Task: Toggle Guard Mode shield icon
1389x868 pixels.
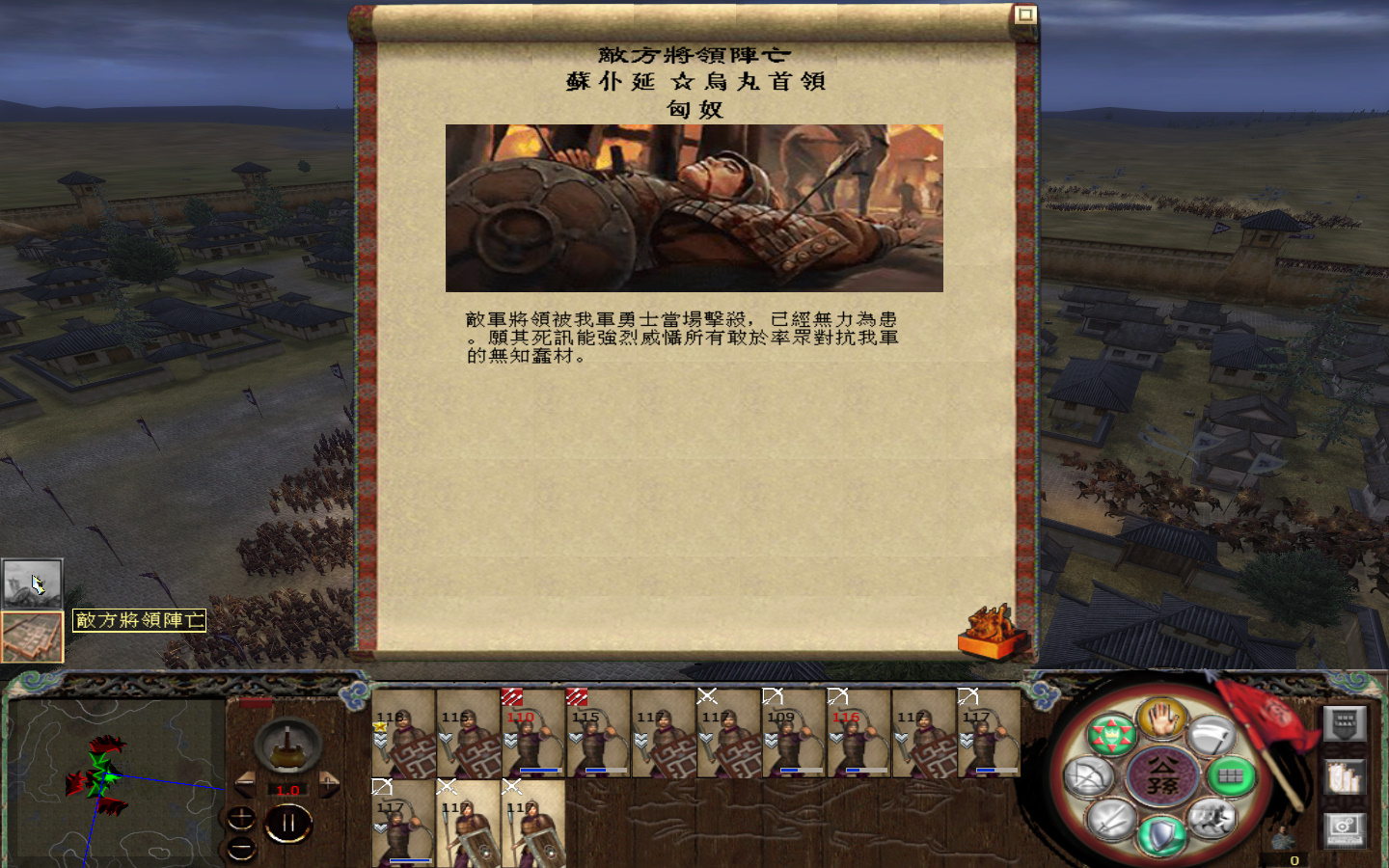Action: tap(1161, 832)
